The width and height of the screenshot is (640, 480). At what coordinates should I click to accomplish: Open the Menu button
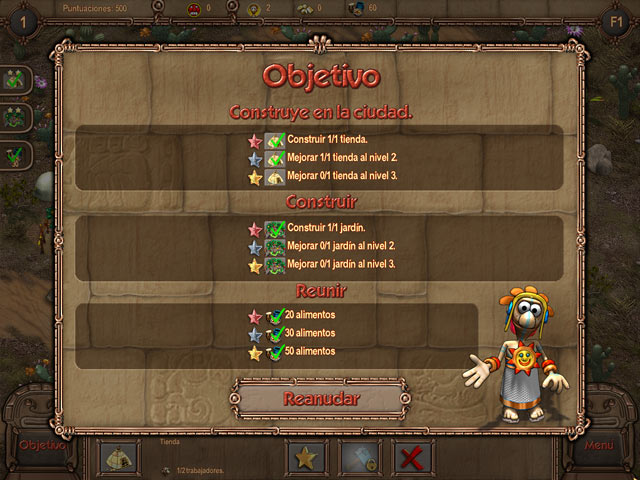599,445
